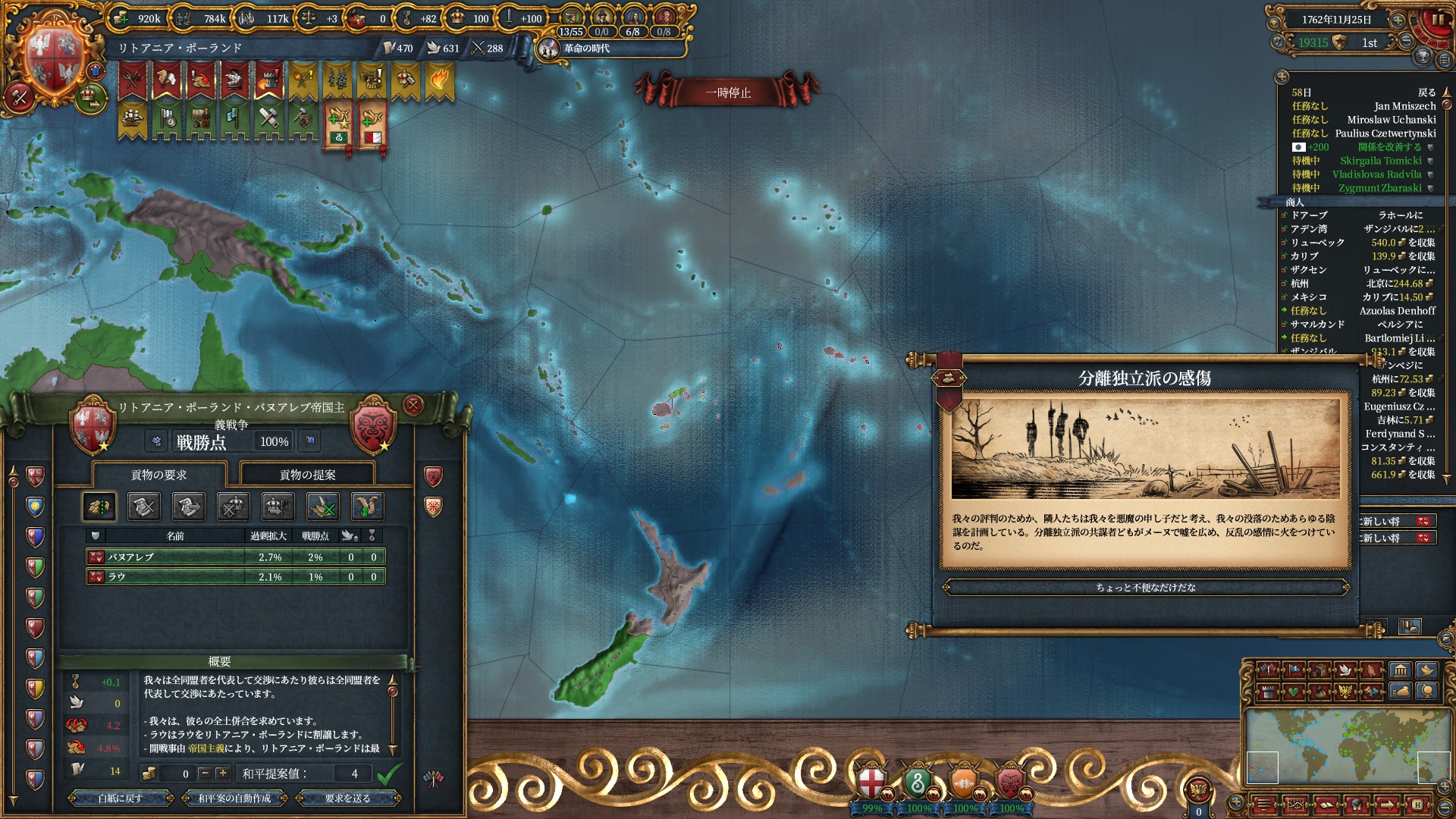Select the 貢物の要求 tab
Screen dimensions: 1456x819
pyautogui.click(x=158, y=475)
